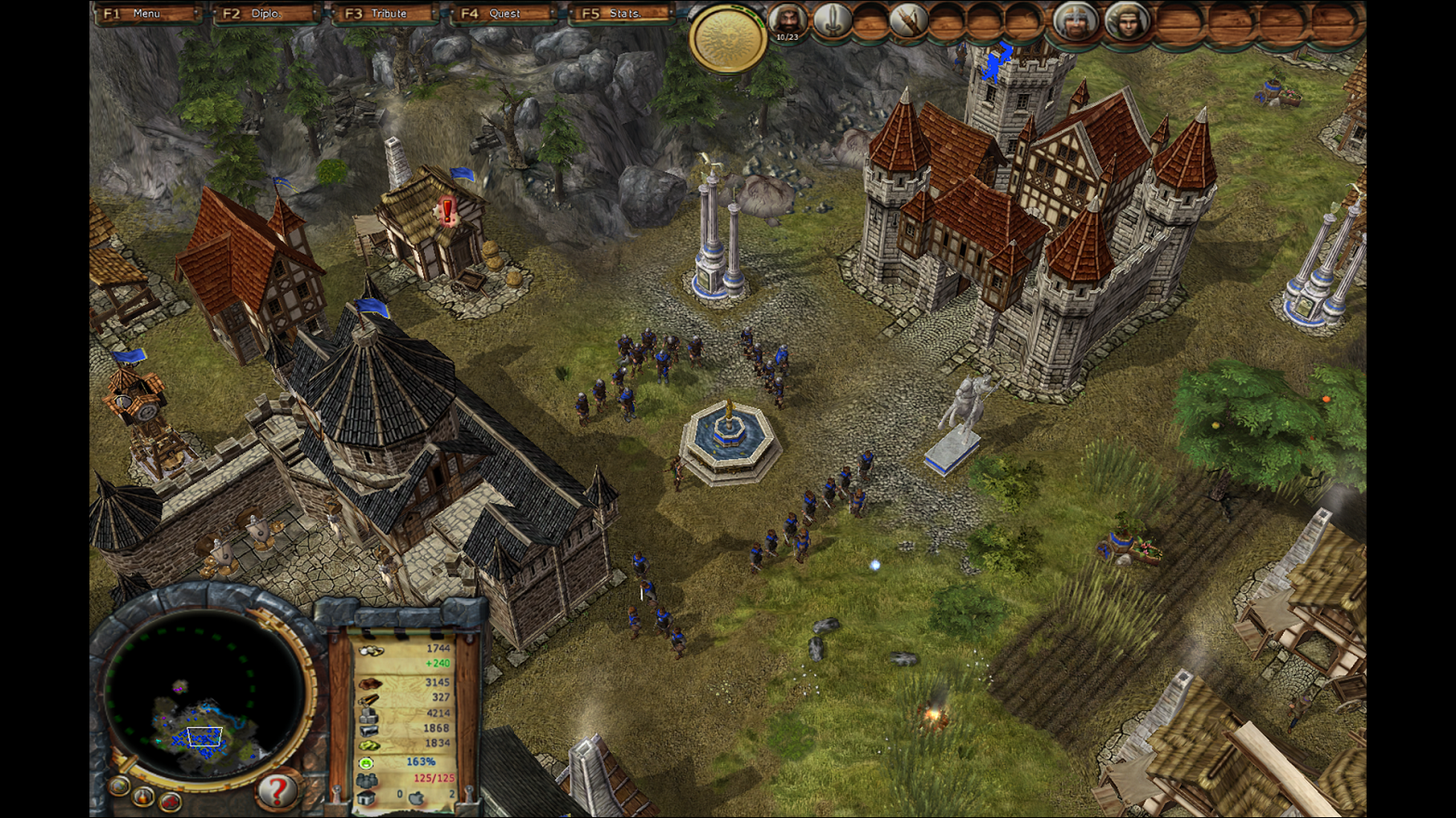Screen dimensions: 1456x818
Task: Click the white viewport rectangle on the minimap
Action: coord(205,735)
